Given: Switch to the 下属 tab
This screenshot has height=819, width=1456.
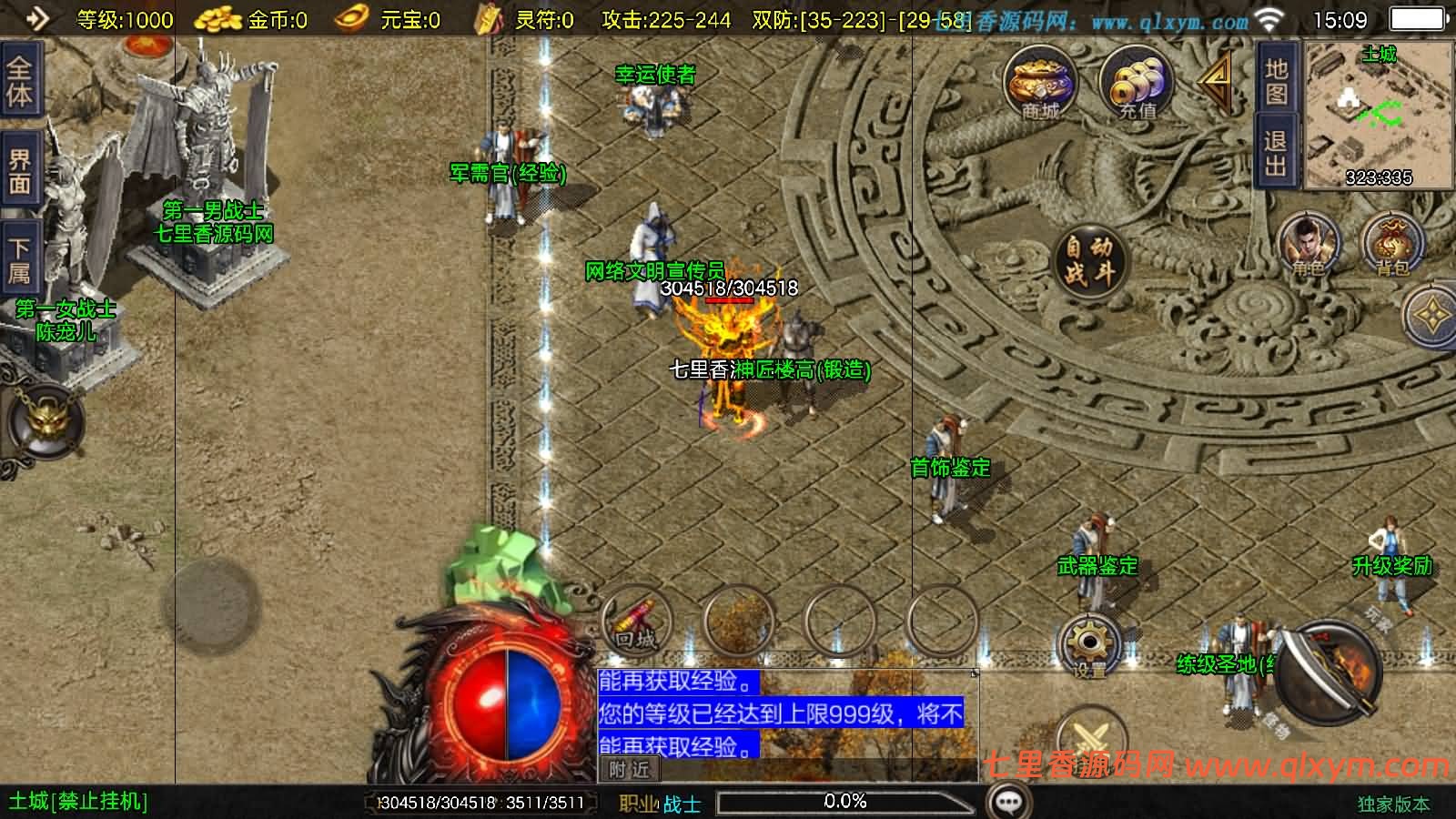Looking at the screenshot, I should click(19, 259).
